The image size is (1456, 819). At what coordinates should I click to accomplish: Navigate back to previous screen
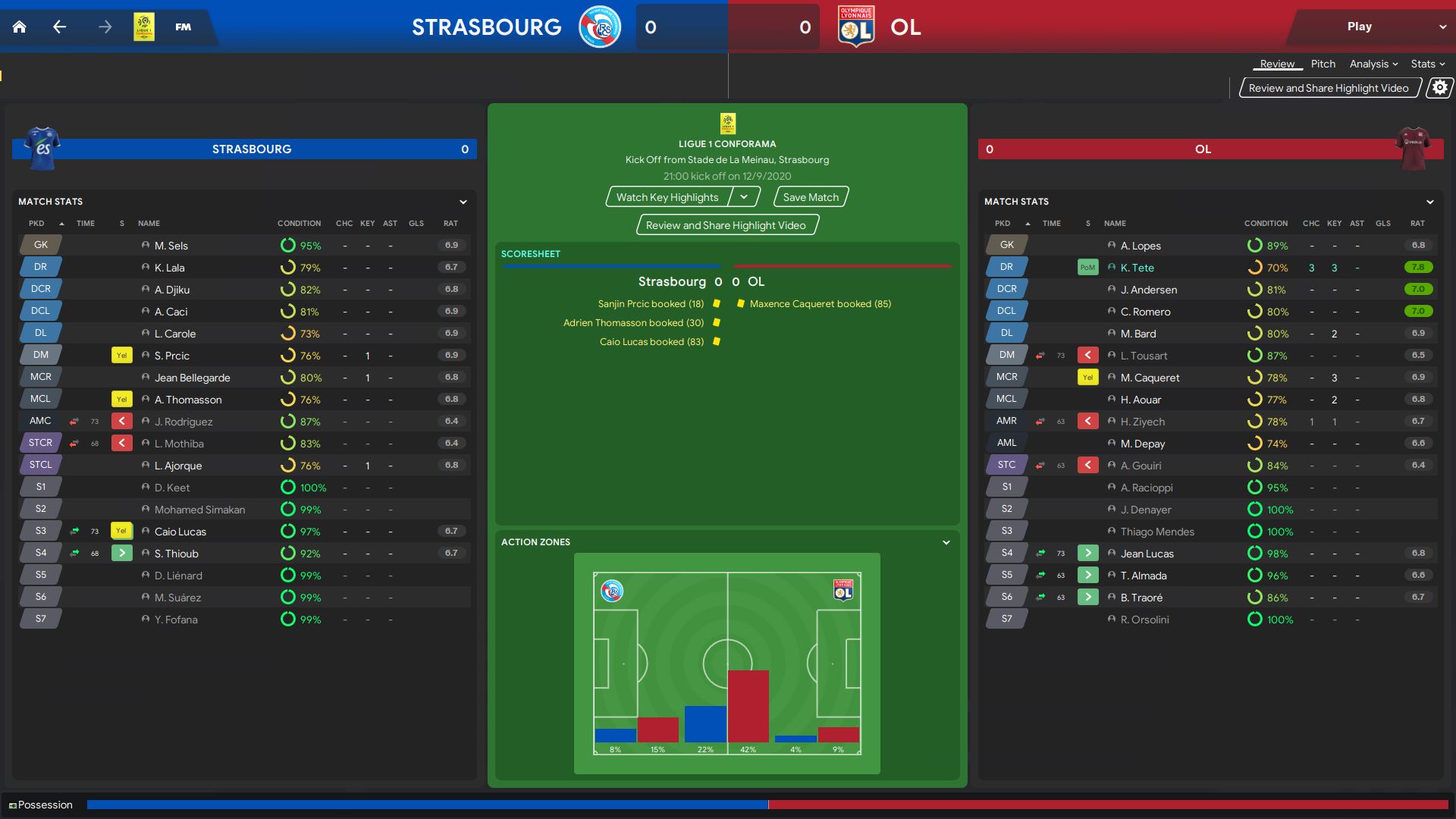(60, 27)
